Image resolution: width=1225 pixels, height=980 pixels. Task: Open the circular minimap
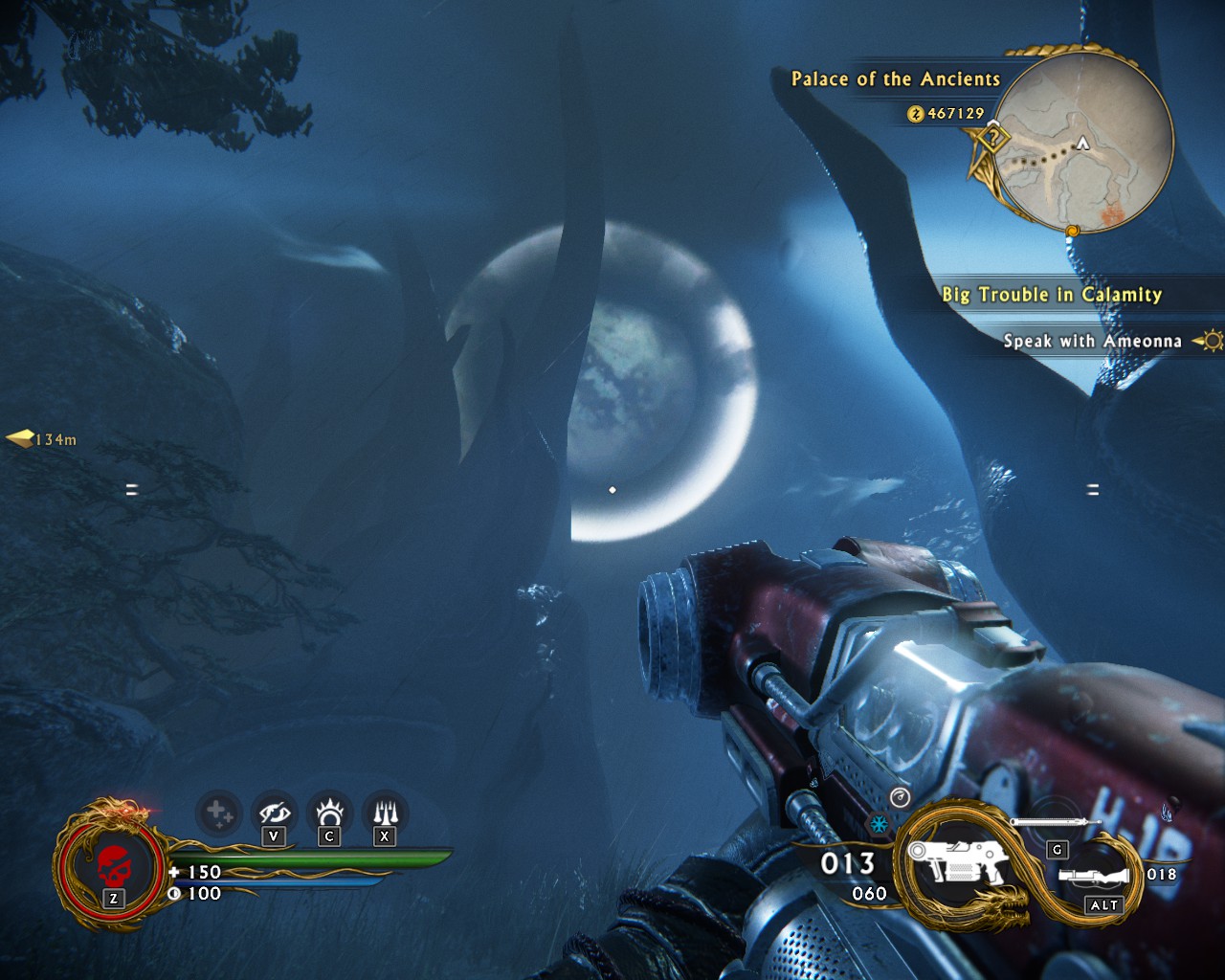coord(1083,142)
